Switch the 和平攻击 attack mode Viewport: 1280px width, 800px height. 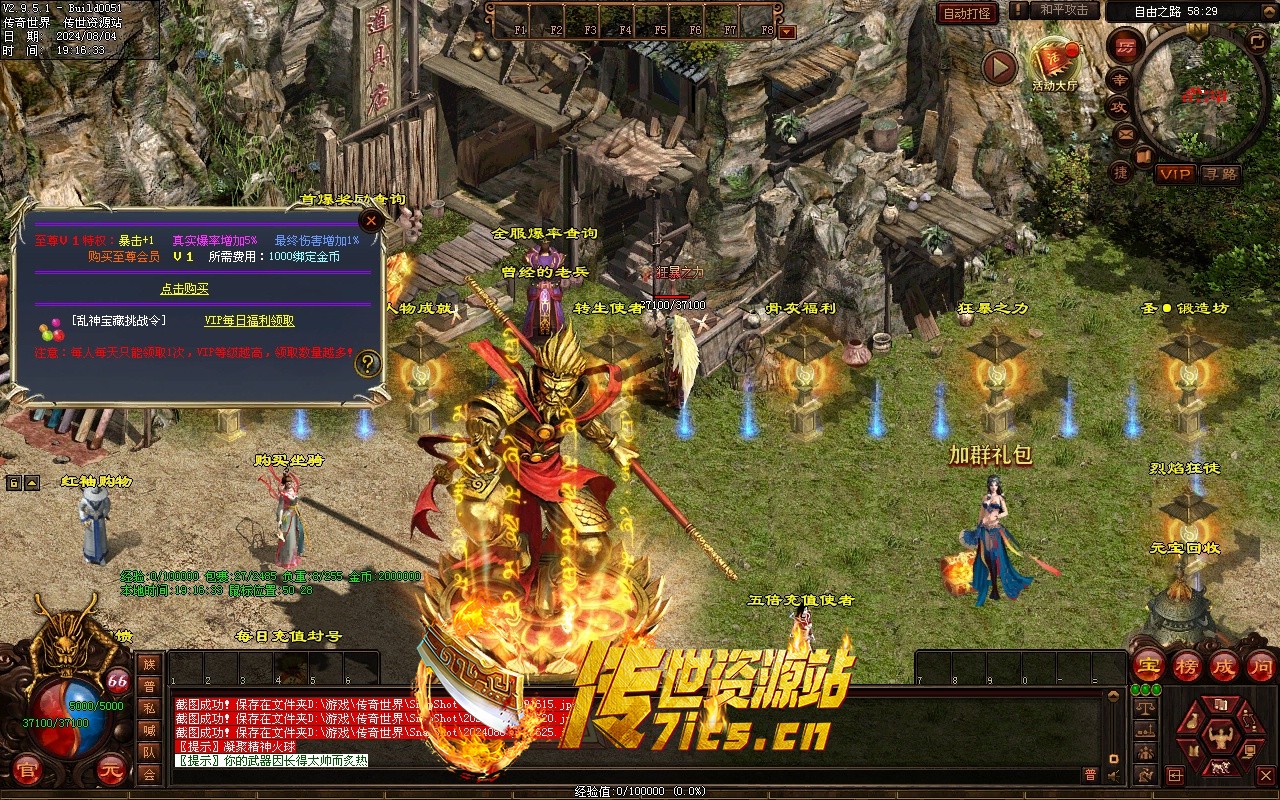[x=1064, y=10]
